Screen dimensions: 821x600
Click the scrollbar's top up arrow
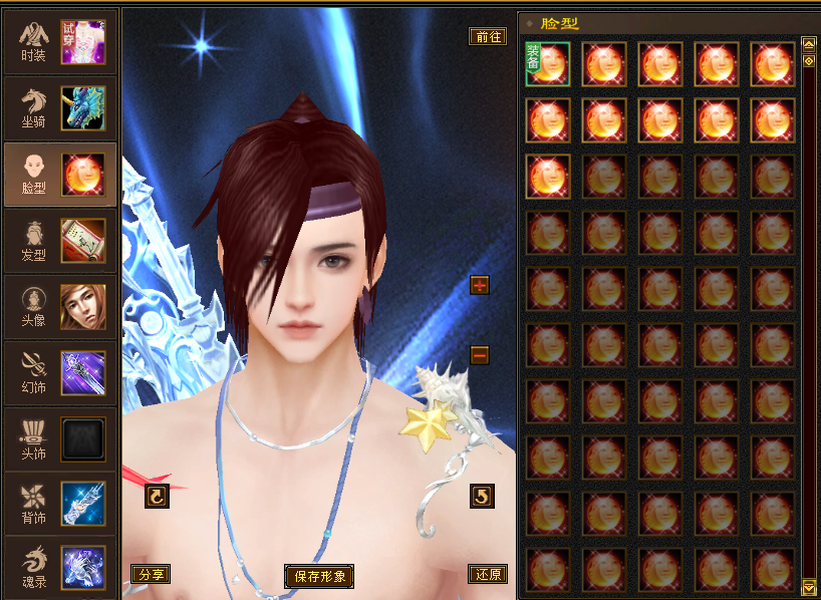point(809,44)
